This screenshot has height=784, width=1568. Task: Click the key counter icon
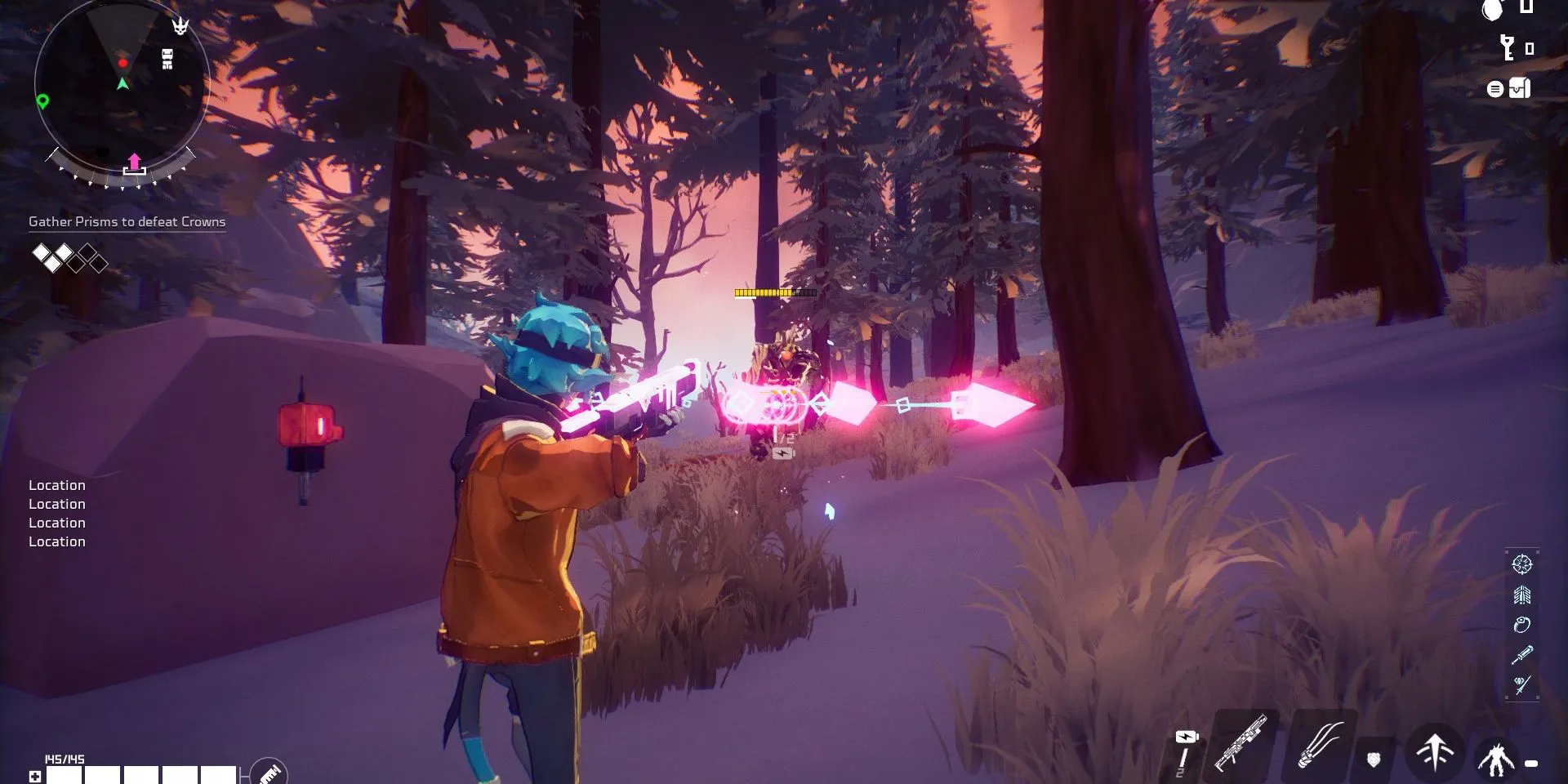click(1508, 48)
